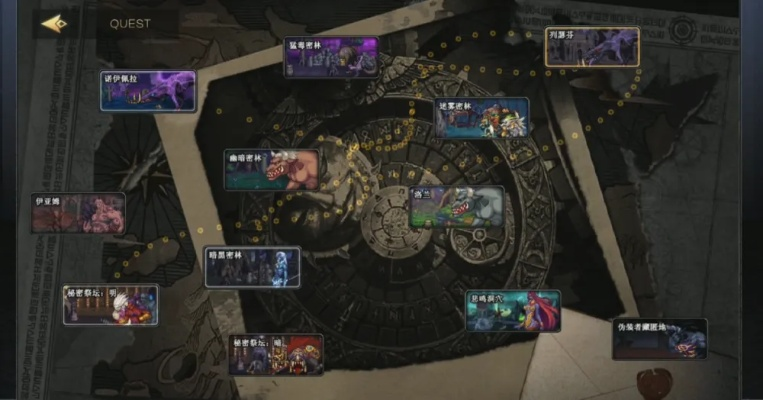Choose the 暗黑密林 stage
Screen dimensions: 763x400
click(252, 267)
